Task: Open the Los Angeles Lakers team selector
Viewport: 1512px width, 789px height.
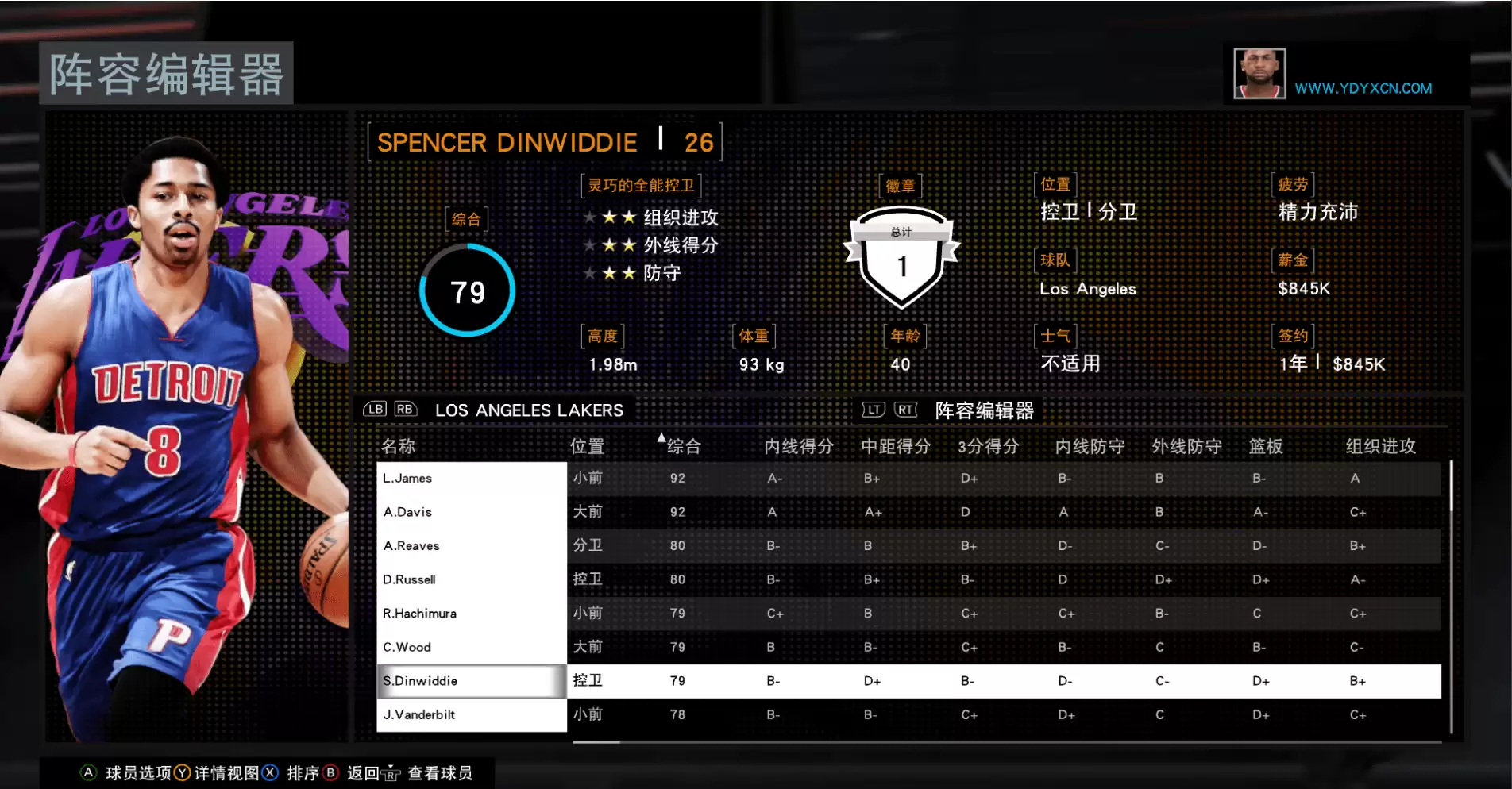Action: coord(529,410)
